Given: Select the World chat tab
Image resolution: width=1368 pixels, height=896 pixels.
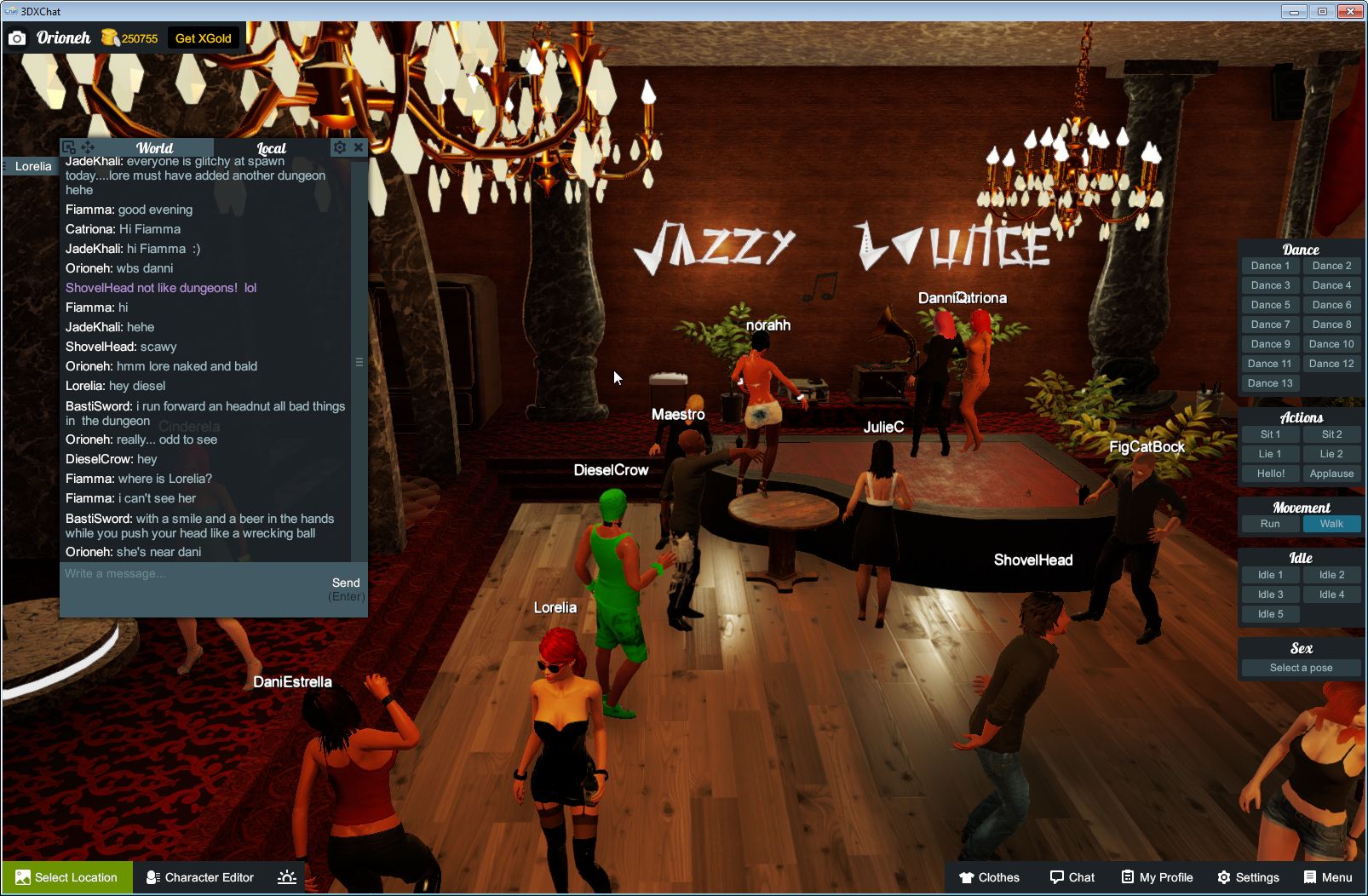Looking at the screenshot, I should point(155,147).
